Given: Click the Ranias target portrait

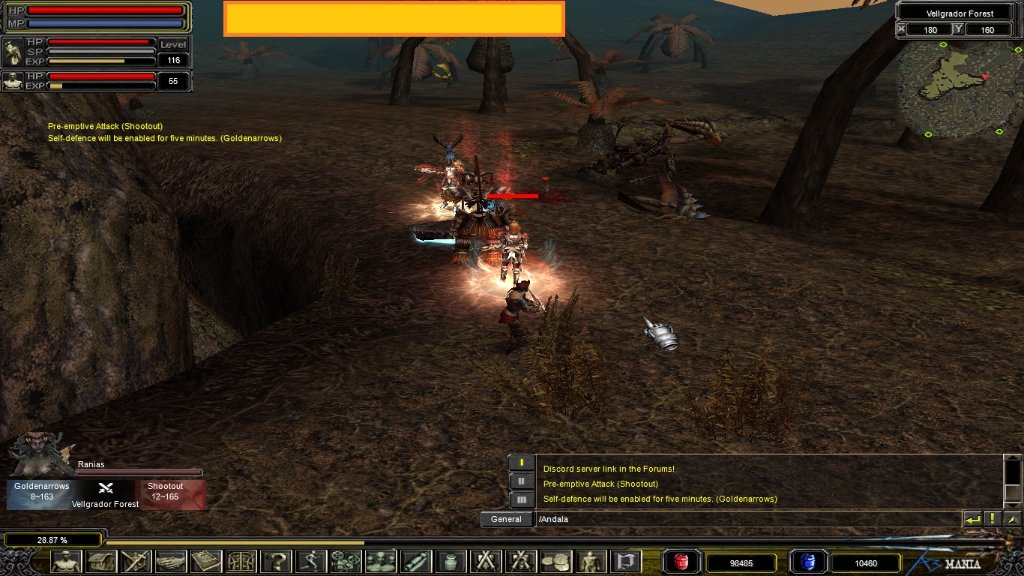Looking at the screenshot, I should (39, 456).
